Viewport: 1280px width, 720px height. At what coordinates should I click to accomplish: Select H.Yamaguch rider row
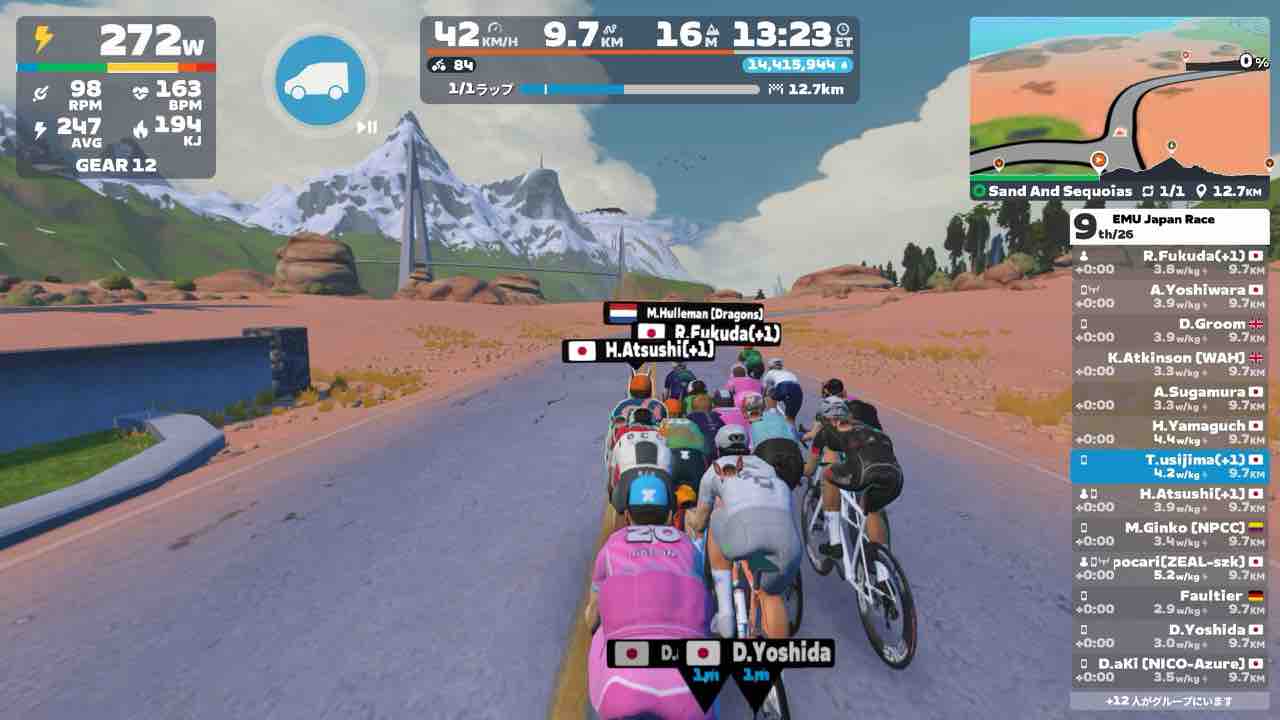(x=1169, y=432)
